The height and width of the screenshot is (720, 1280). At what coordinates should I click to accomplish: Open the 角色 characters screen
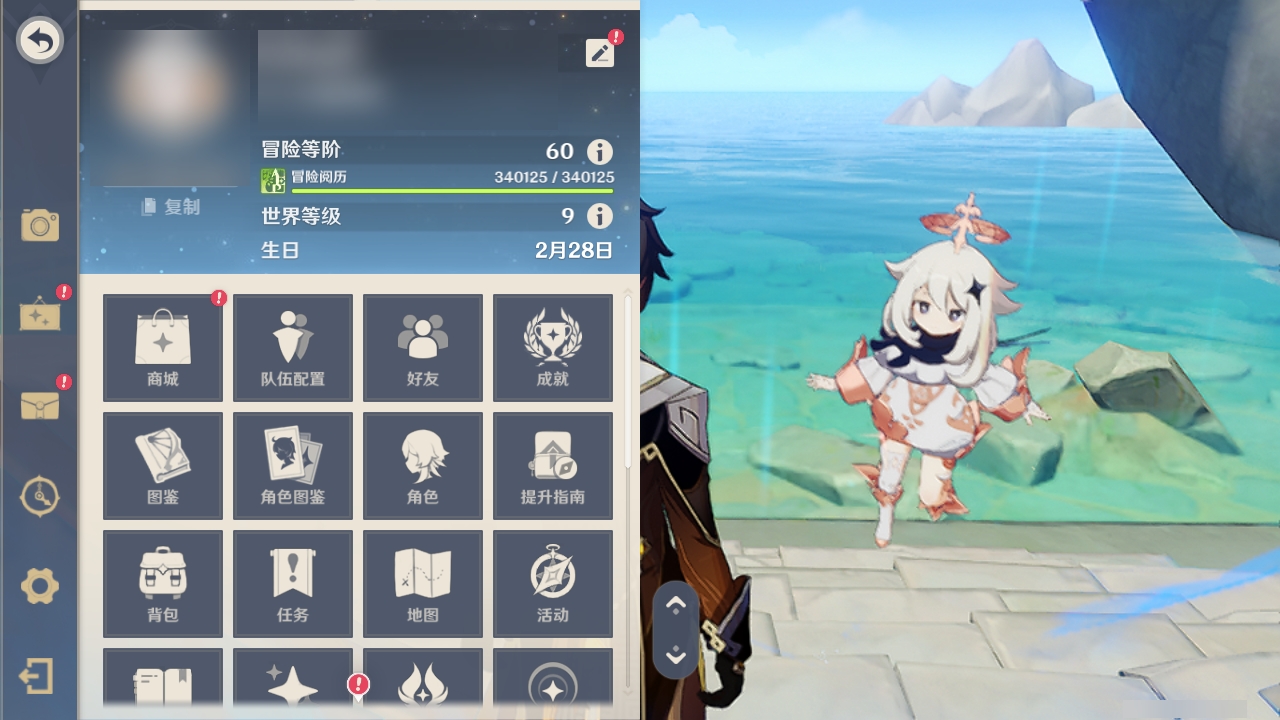coord(422,465)
